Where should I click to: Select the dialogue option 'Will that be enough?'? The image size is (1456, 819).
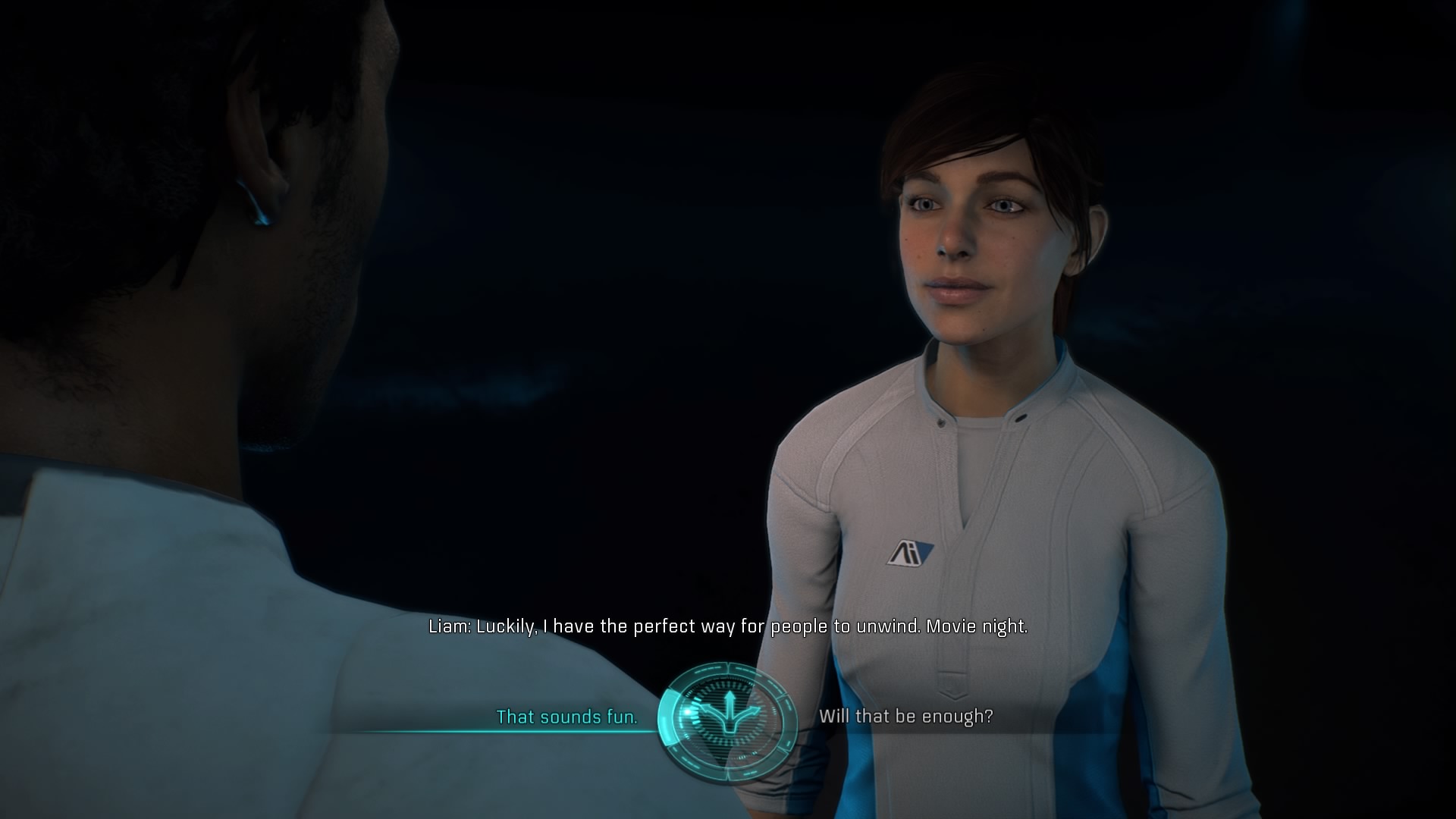[x=907, y=717]
